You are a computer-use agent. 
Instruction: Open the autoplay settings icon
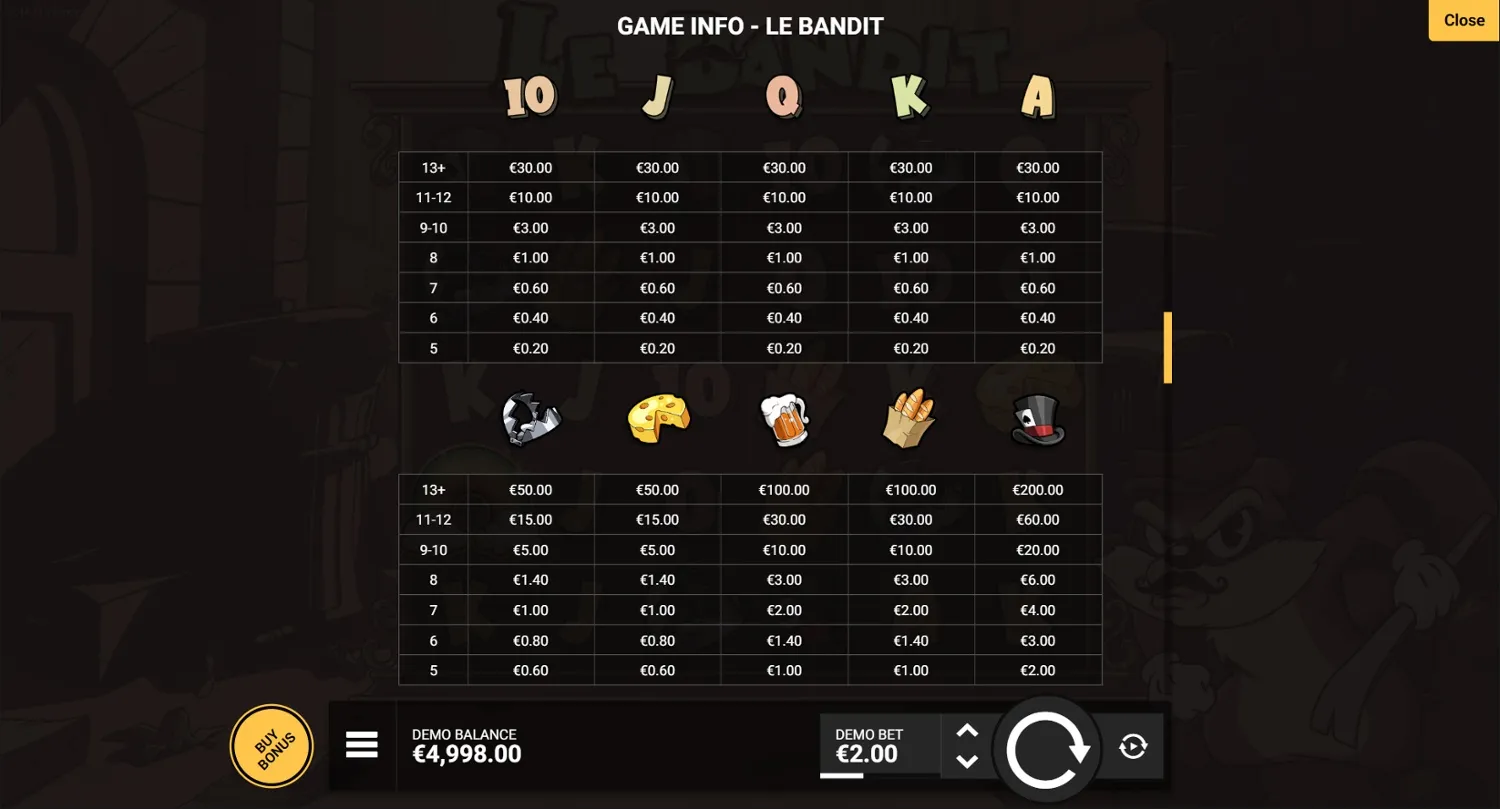pos(1132,745)
